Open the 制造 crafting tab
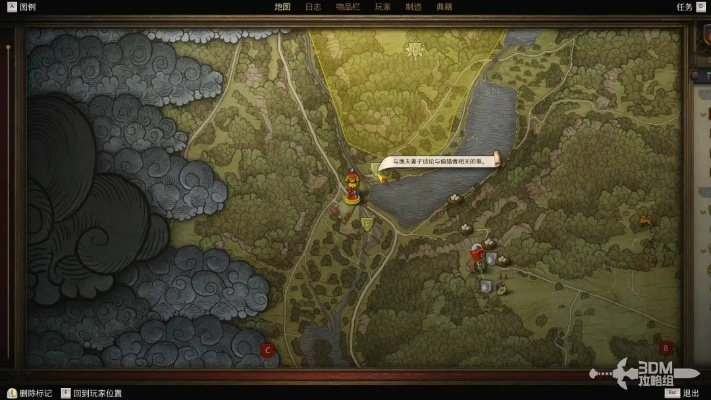The image size is (711, 400). pyautogui.click(x=413, y=6)
